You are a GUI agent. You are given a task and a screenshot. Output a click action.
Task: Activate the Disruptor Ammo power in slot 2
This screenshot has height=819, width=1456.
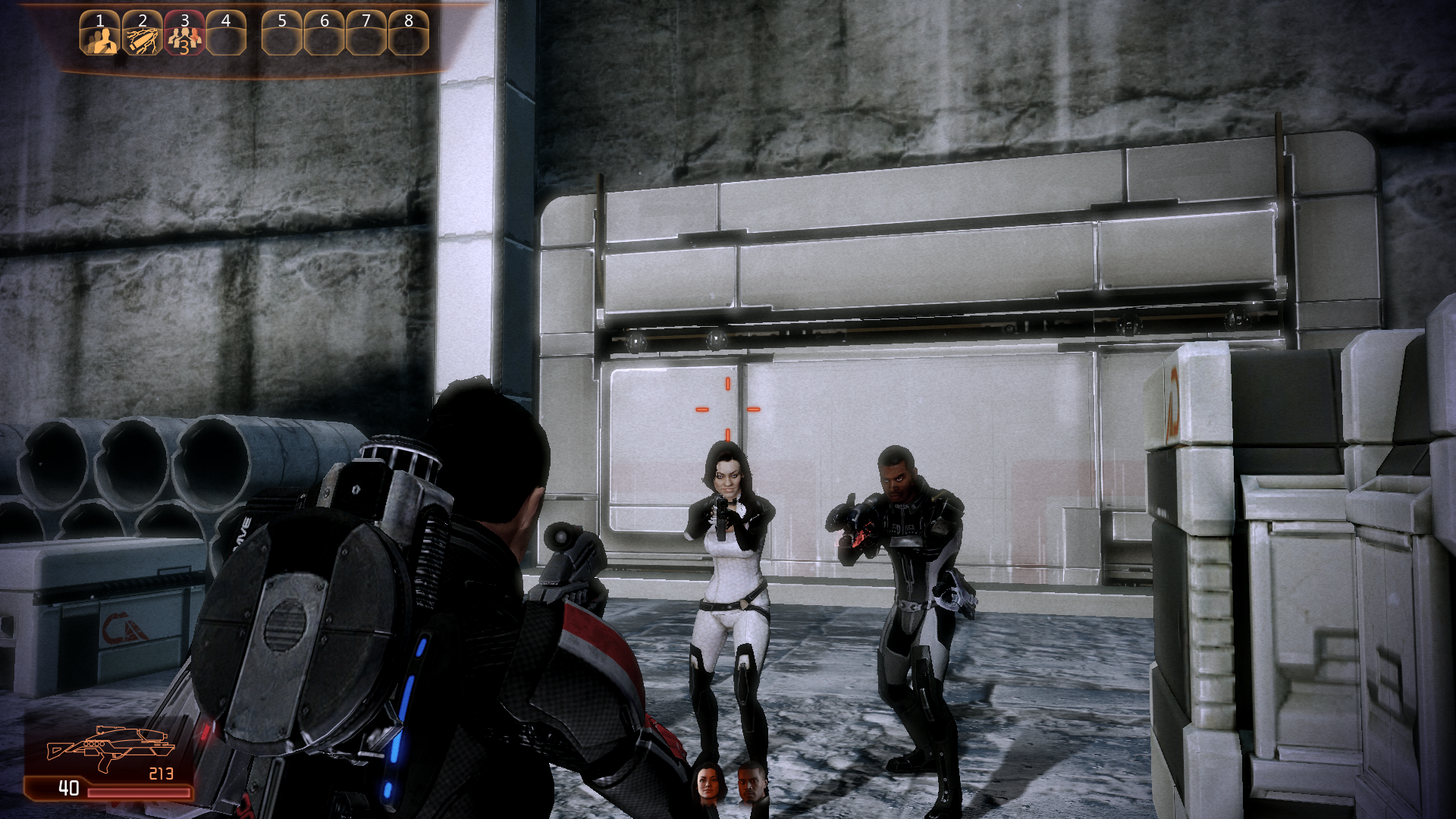tap(143, 34)
